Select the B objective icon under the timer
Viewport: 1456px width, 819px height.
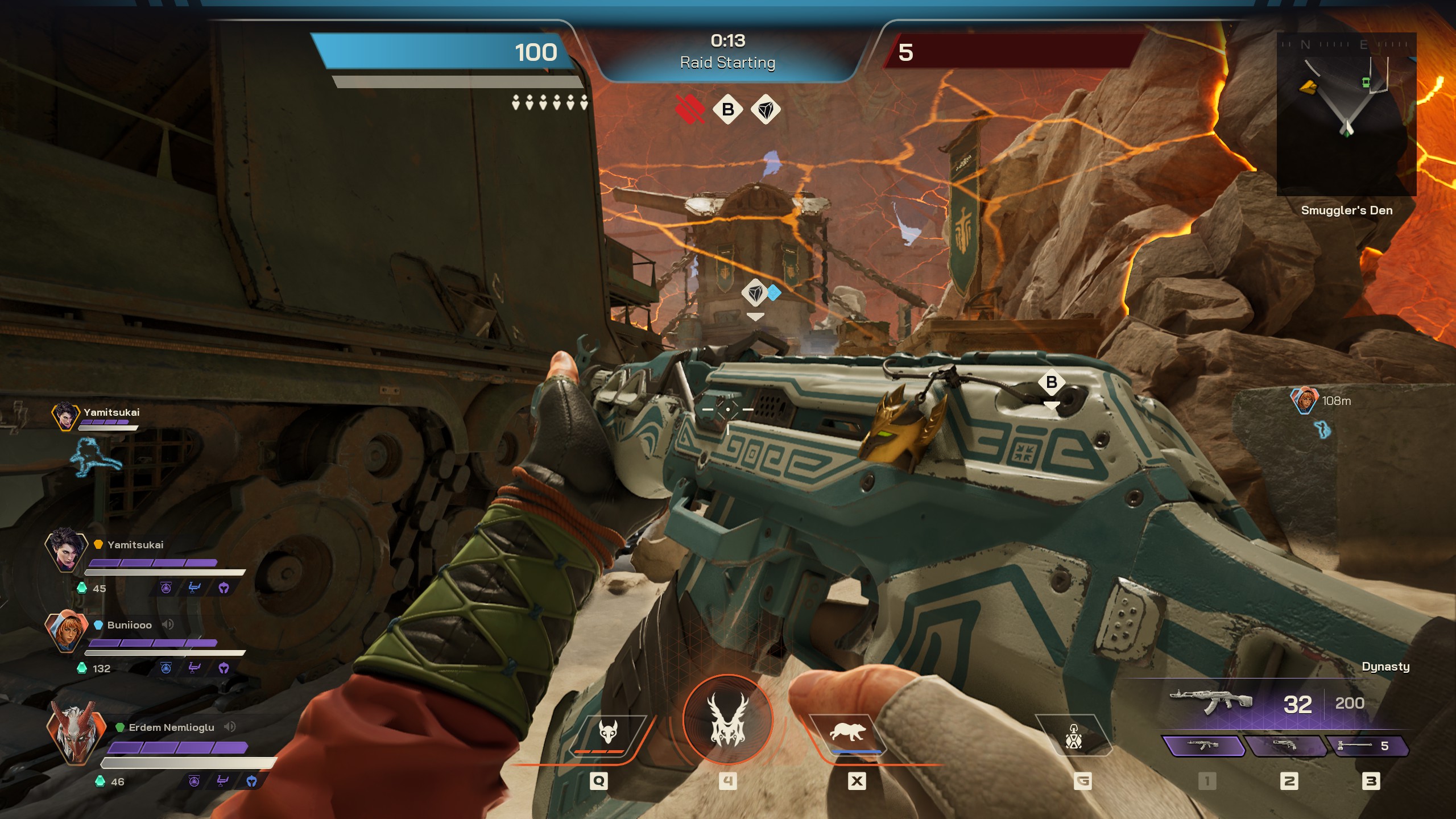click(727, 109)
